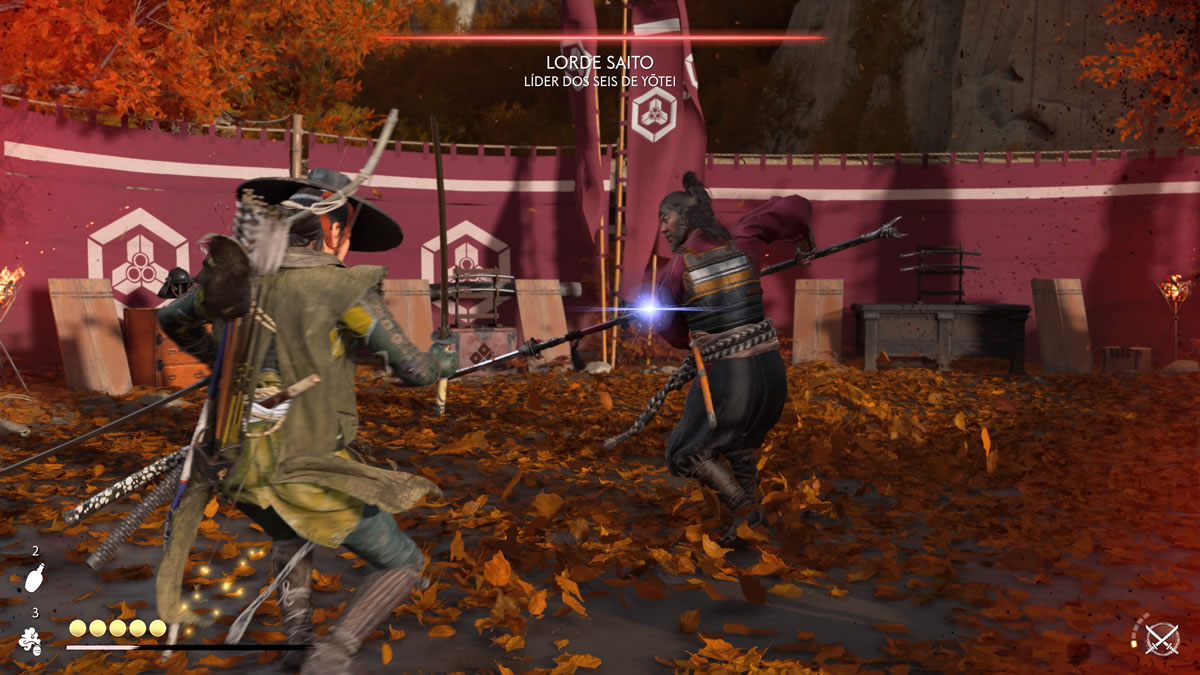Select the sake bottle item icon
The width and height of the screenshot is (1200, 675).
tap(33, 579)
